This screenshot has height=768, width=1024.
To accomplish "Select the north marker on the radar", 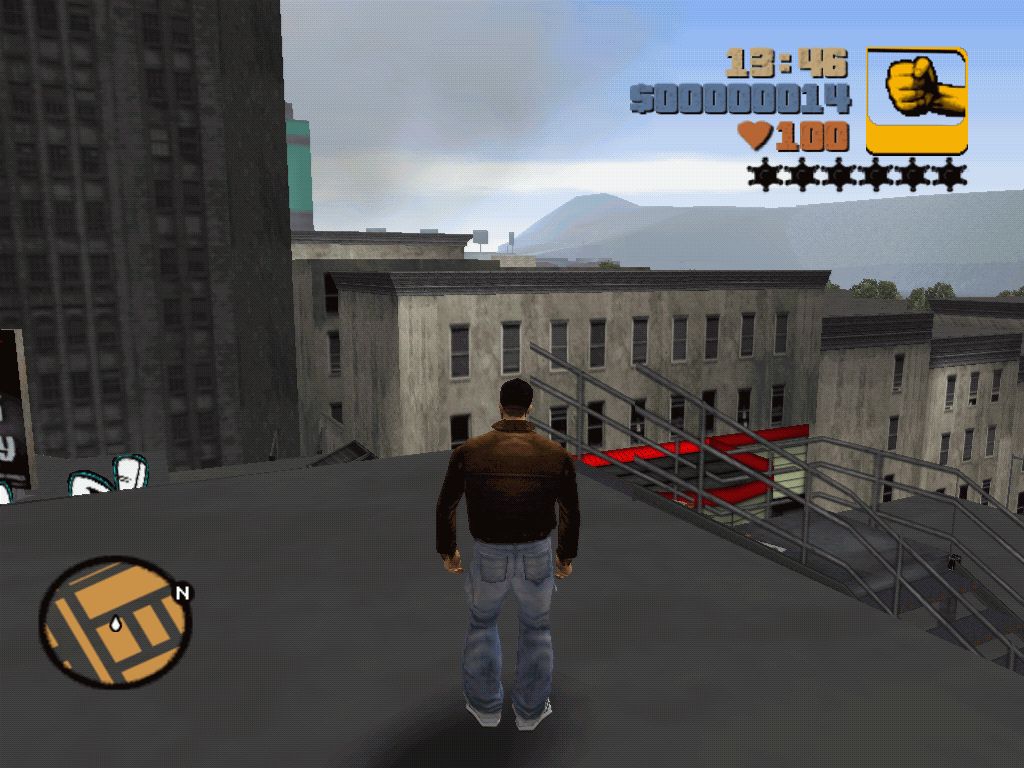I will [x=182, y=593].
